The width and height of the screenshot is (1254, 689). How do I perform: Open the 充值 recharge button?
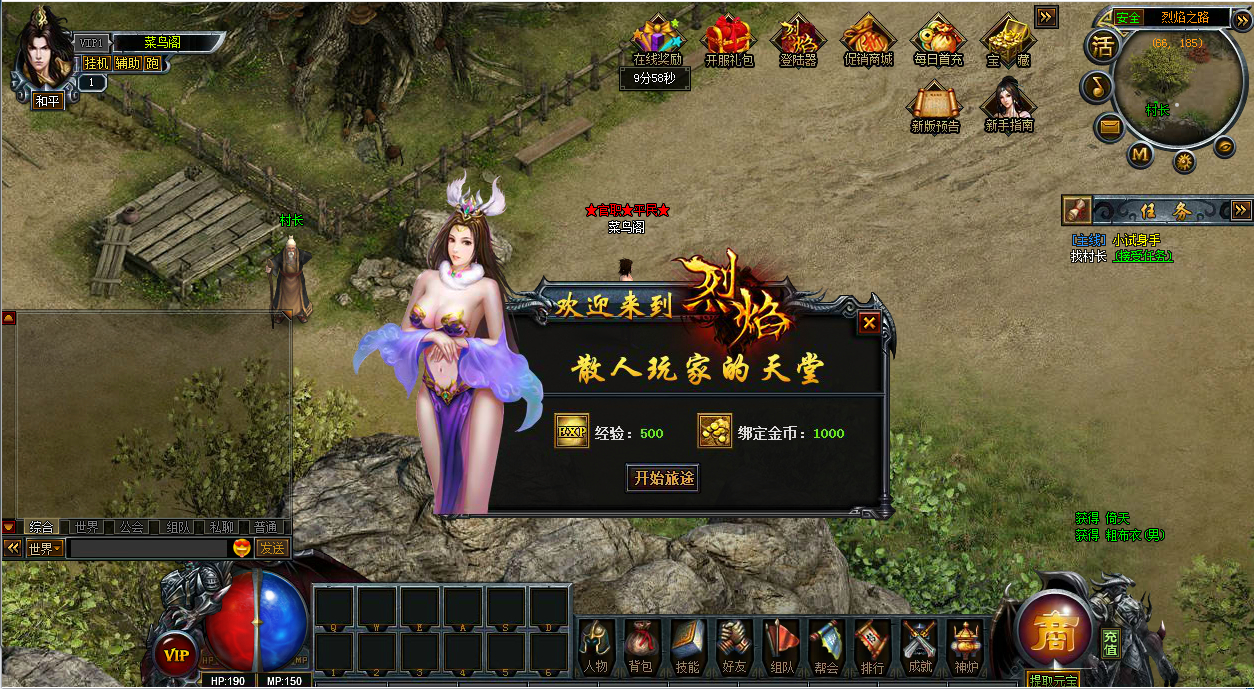[1110, 642]
